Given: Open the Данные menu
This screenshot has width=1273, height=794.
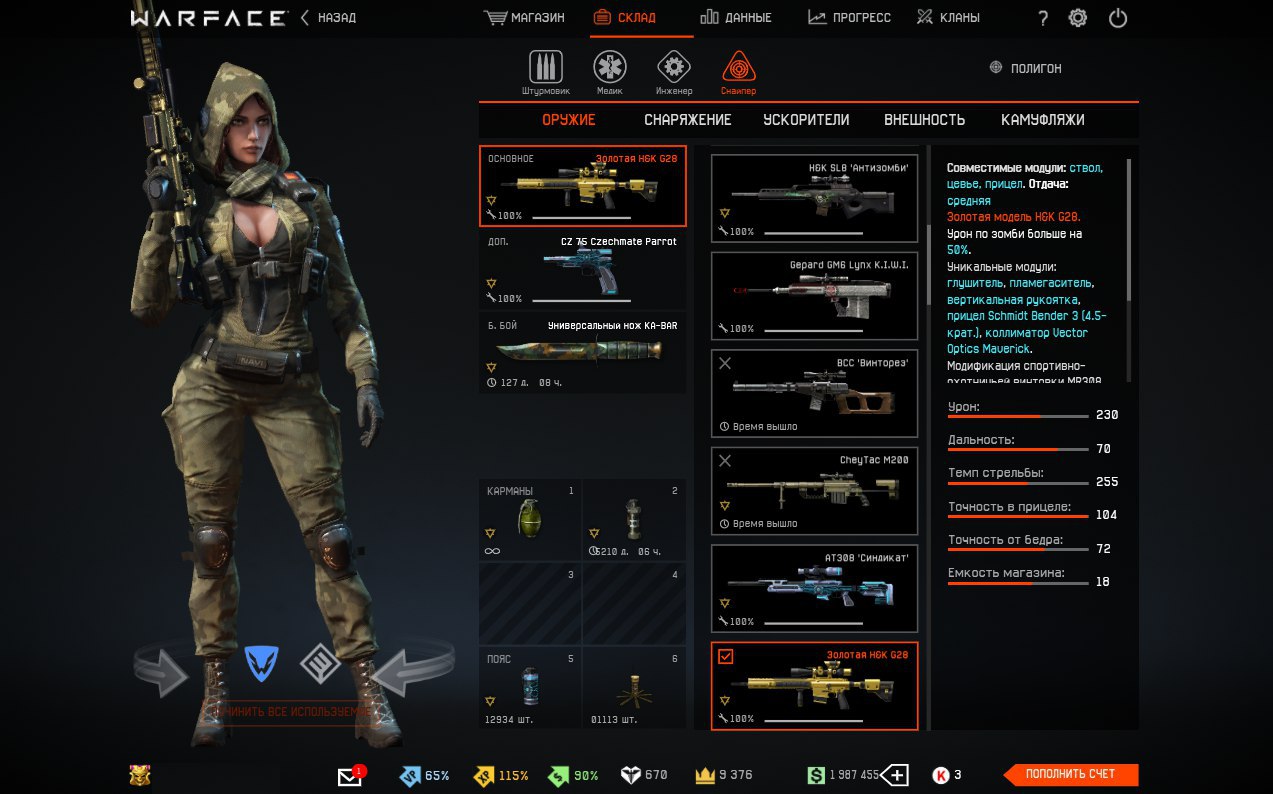Looking at the screenshot, I should click(x=736, y=18).
